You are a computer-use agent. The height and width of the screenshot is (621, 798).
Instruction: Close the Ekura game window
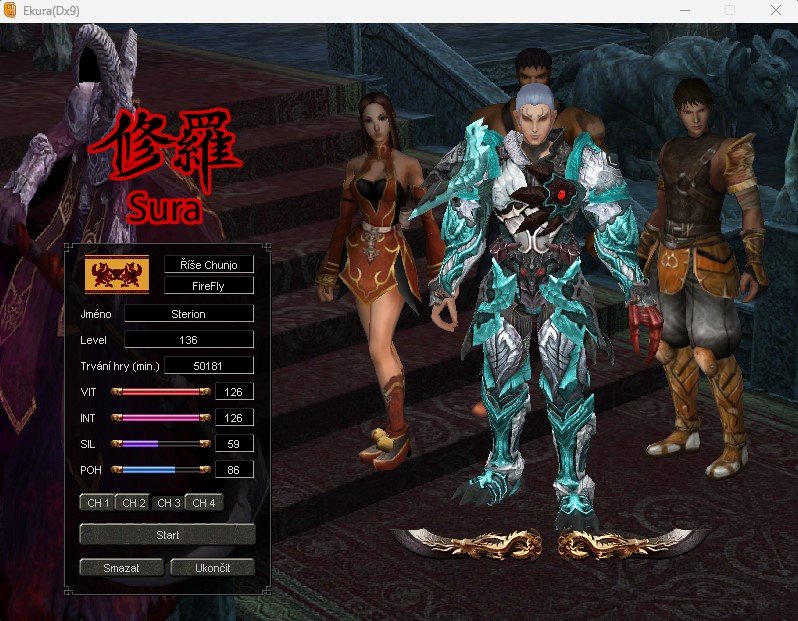(775, 10)
